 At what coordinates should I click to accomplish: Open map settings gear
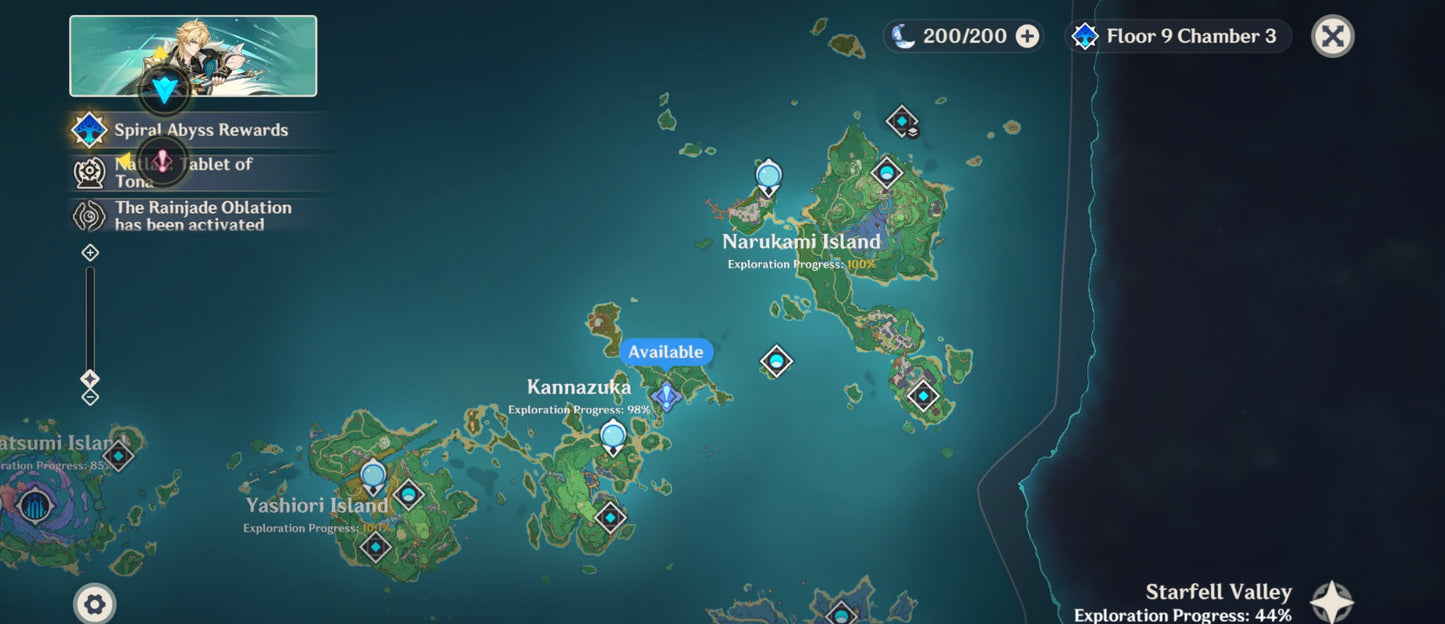pyautogui.click(x=95, y=604)
